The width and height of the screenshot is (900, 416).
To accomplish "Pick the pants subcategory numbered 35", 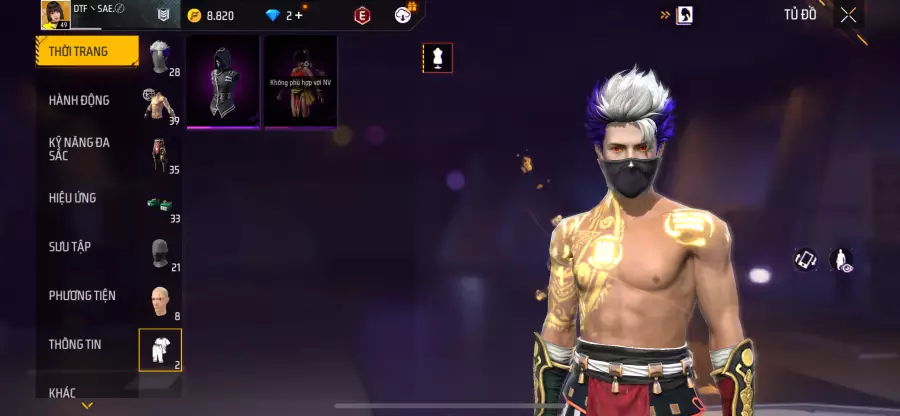I will click(x=161, y=155).
